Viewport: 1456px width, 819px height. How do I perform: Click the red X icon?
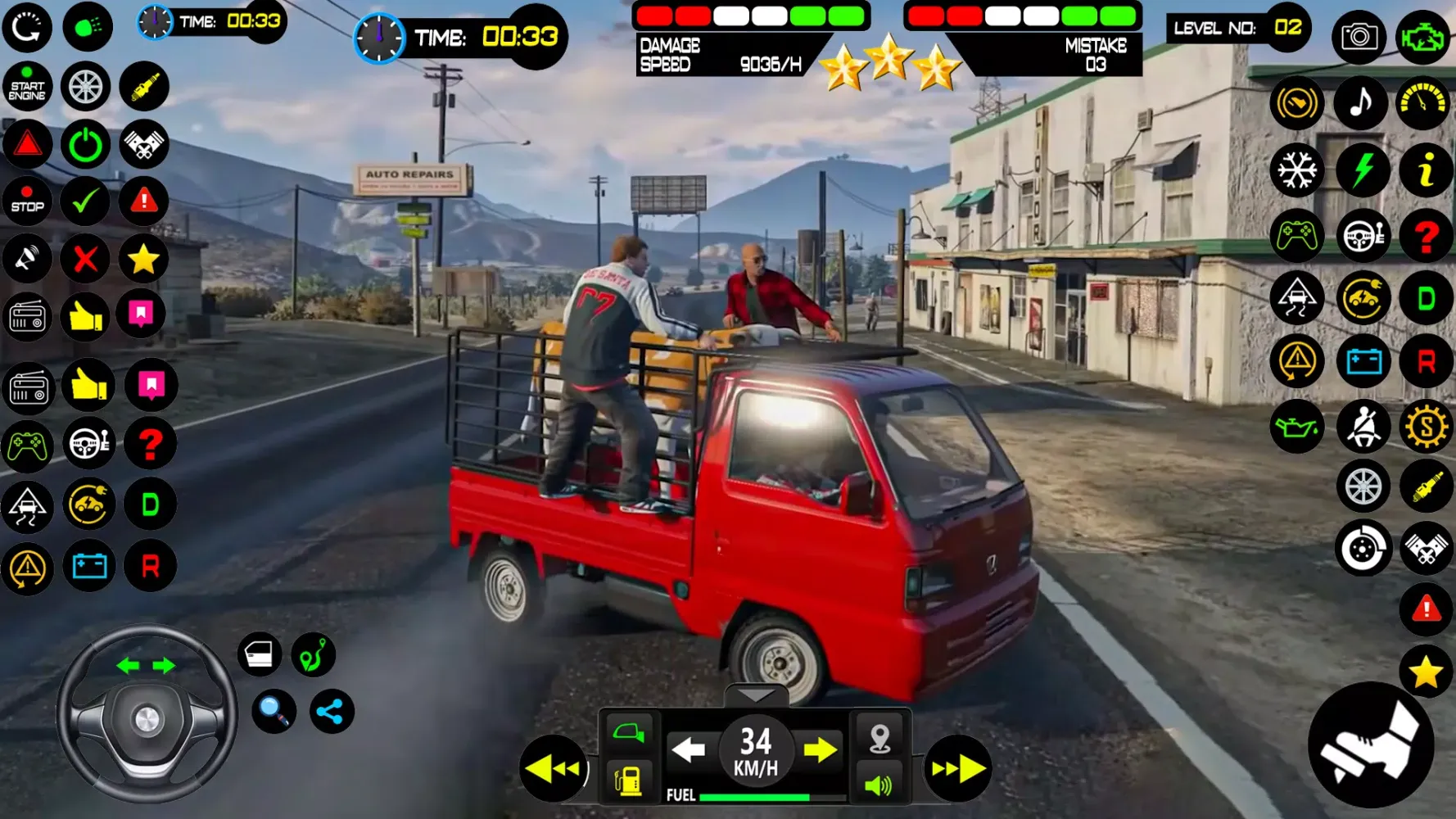point(85,260)
